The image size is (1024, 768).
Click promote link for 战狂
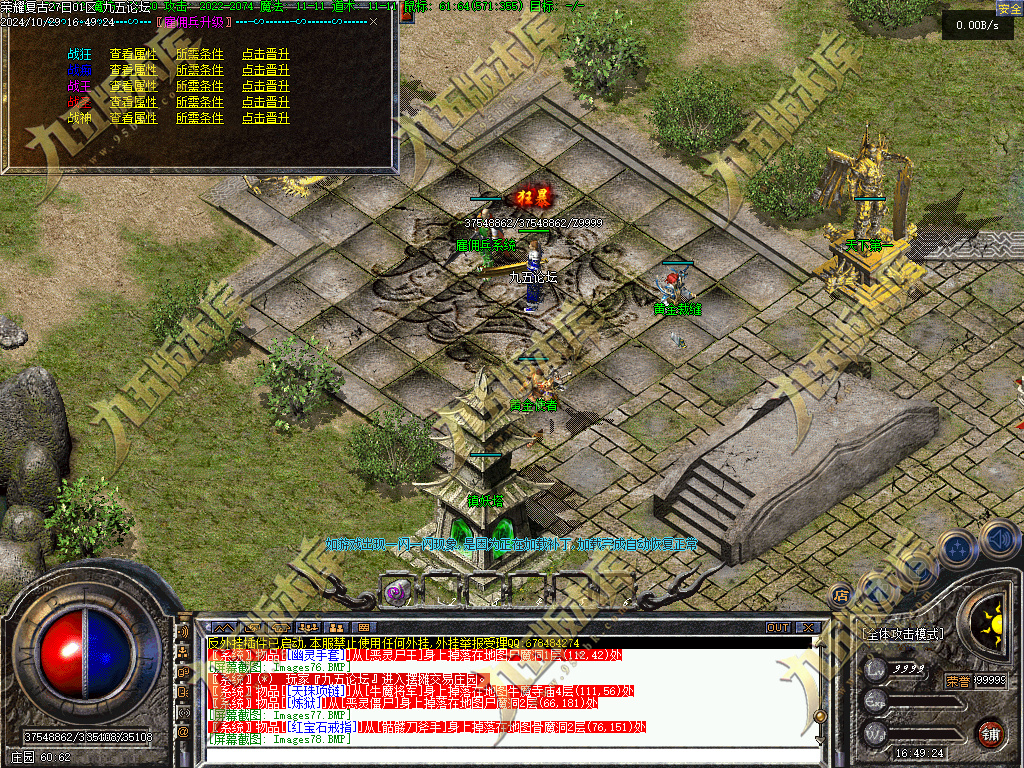(265, 55)
